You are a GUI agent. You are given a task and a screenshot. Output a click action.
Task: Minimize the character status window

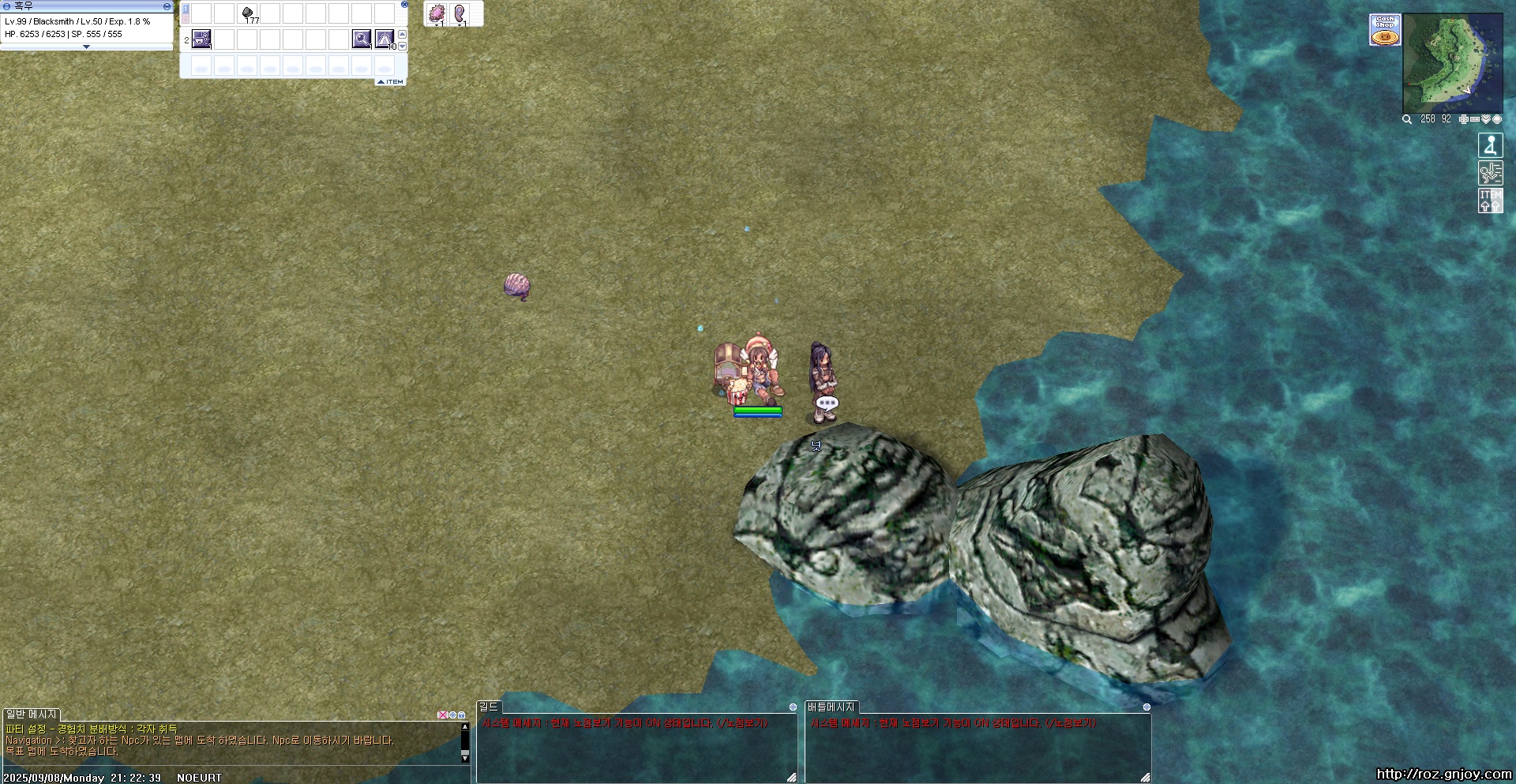[x=167, y=6]
